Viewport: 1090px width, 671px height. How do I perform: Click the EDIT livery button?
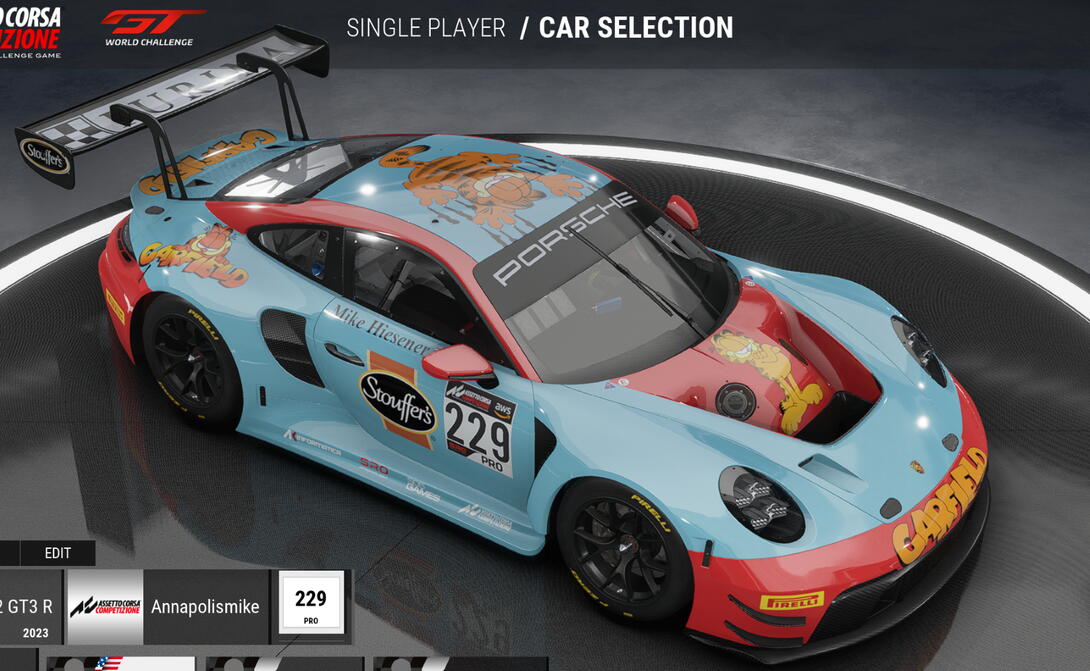(58, 553)
